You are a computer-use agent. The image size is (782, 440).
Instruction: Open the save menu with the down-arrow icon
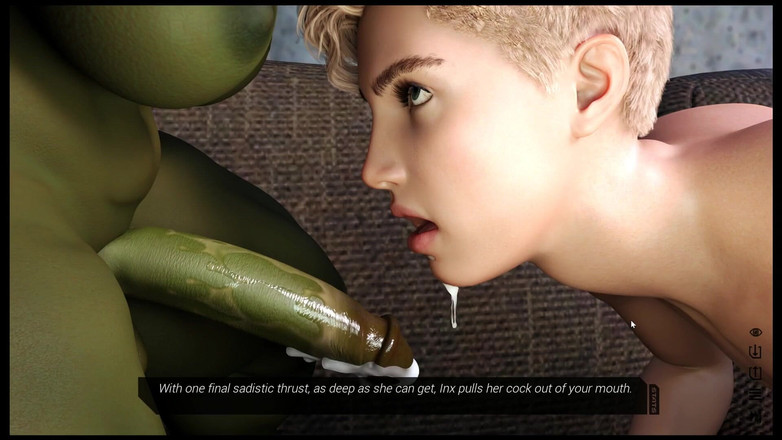(755, 352)
